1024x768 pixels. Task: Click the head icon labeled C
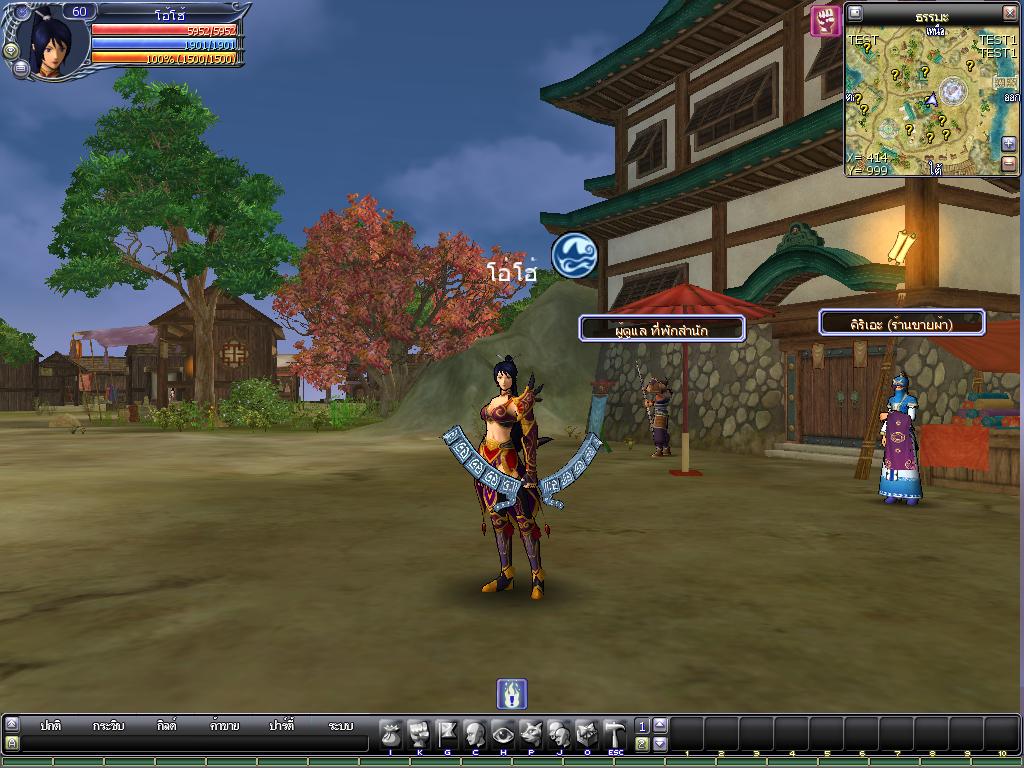[475, 733]
